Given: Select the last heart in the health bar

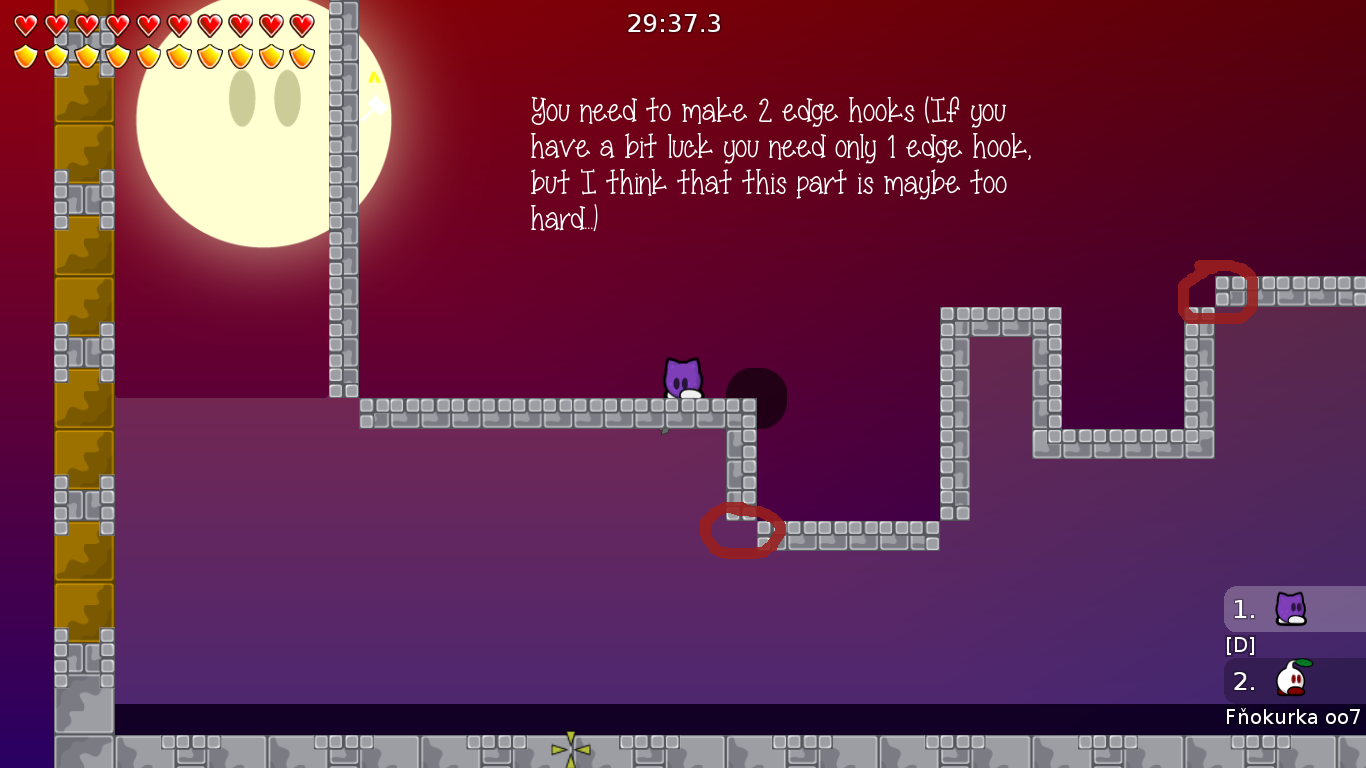Looking at the screenshot, I should [x=300, y=22].
